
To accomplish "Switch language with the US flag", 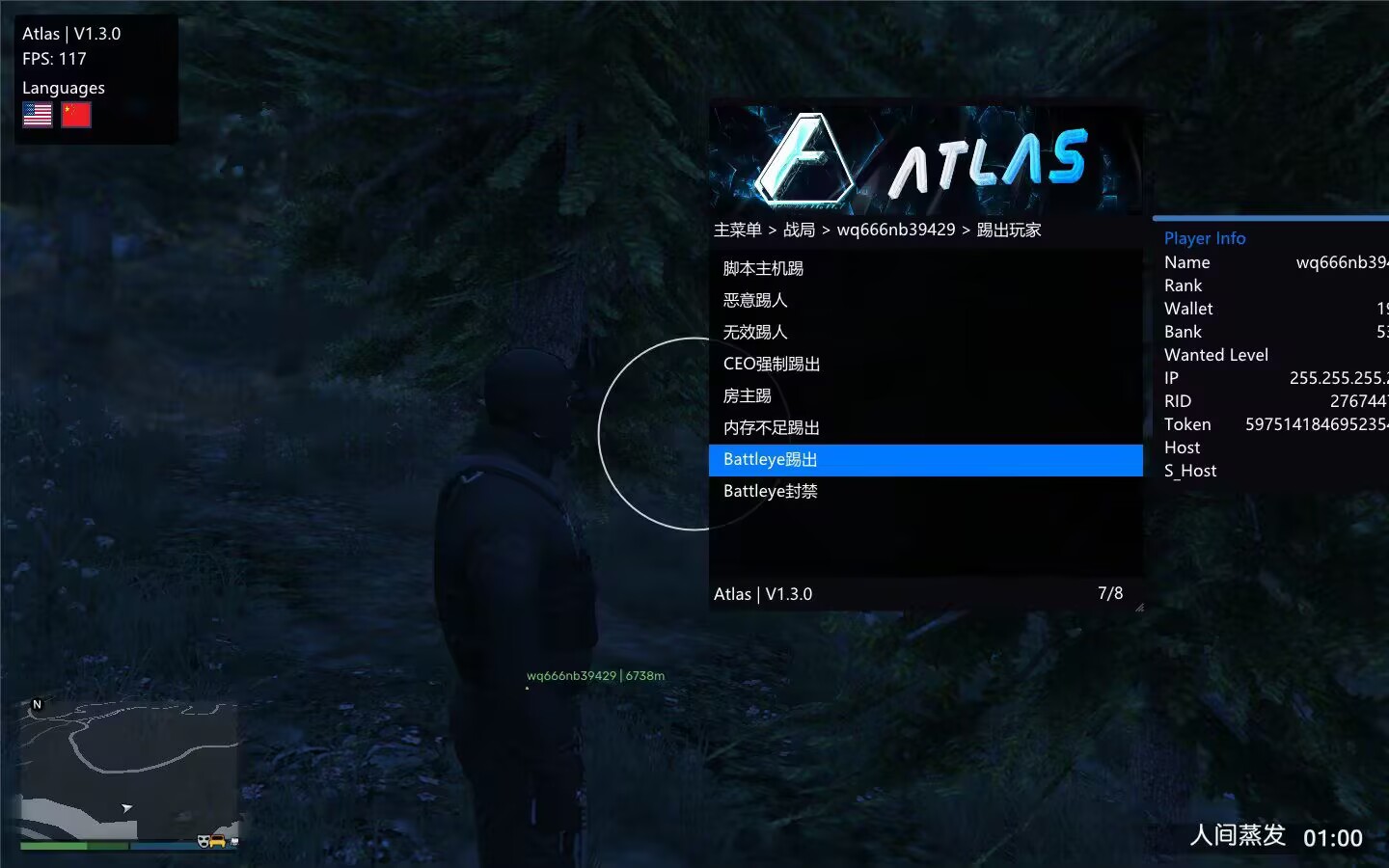I will click(38, 115).
